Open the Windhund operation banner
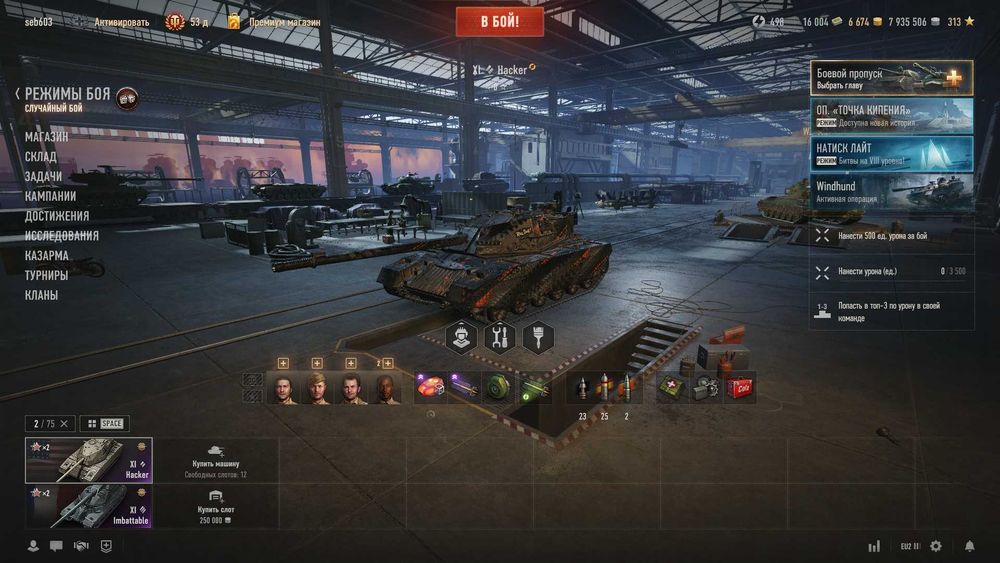The width and height of the screenshot is (1000, 563). click(x=892, y=192)
